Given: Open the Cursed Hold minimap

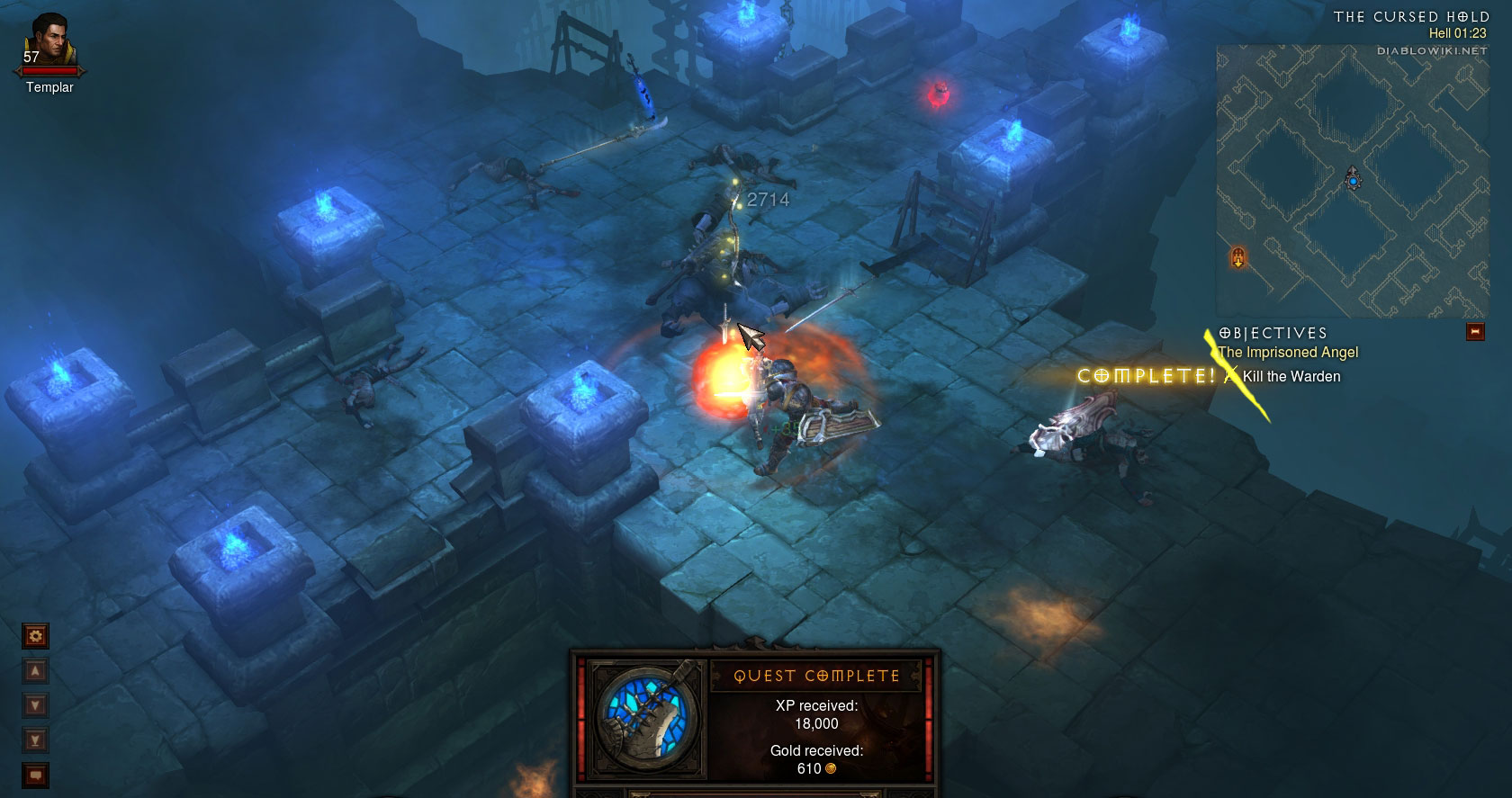Looking at the screenshot, I should click(x=1351, y=181).
